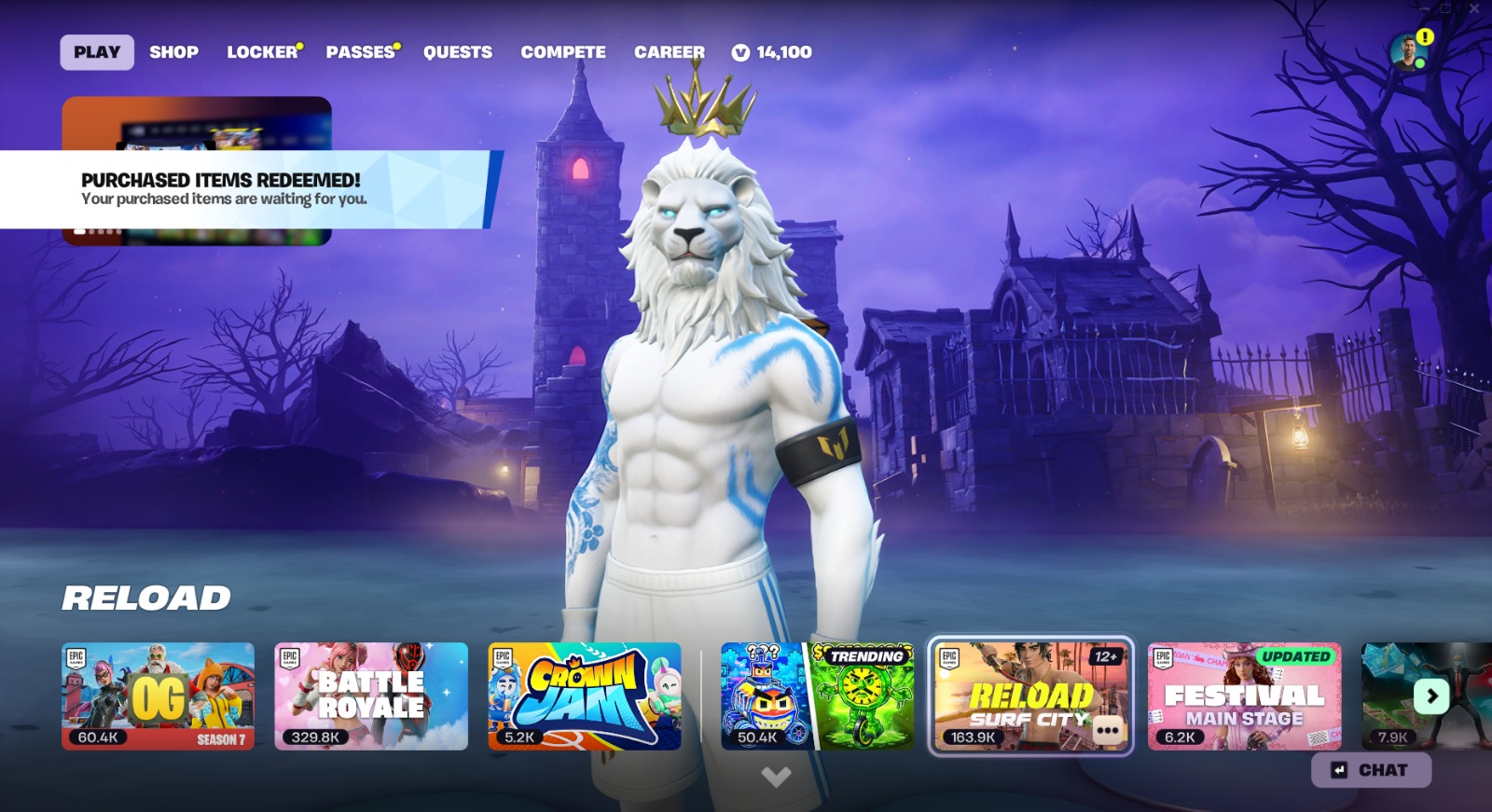Viewport: 1492px width, 812px height.
Task: Choose the Battle Royale mode tile
Action: 371,695
